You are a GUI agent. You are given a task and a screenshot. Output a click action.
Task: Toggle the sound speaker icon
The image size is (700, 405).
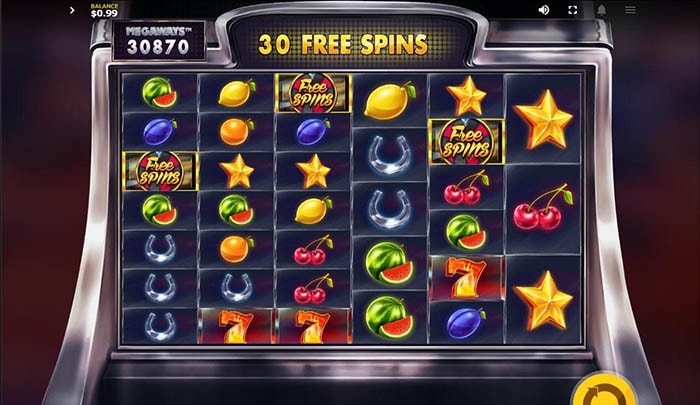click(x=544, y=10)
